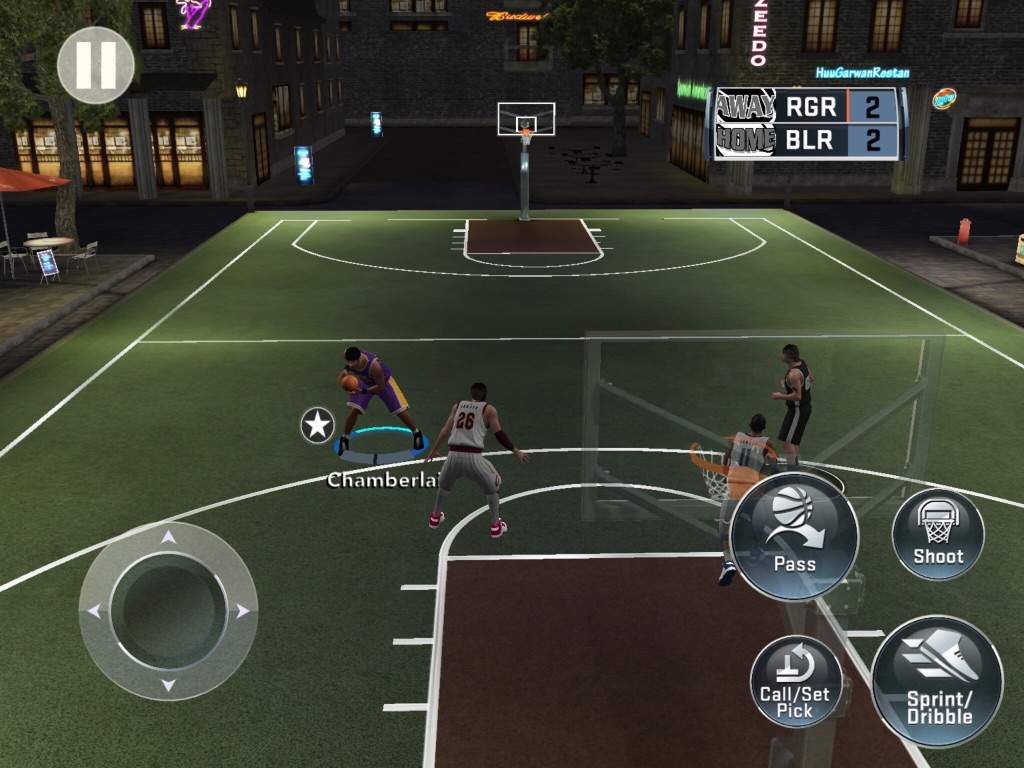Viewport: 1024px width, 768px height.
Task: Activate the Call/Set Pick button
Action: coord(796,681)
